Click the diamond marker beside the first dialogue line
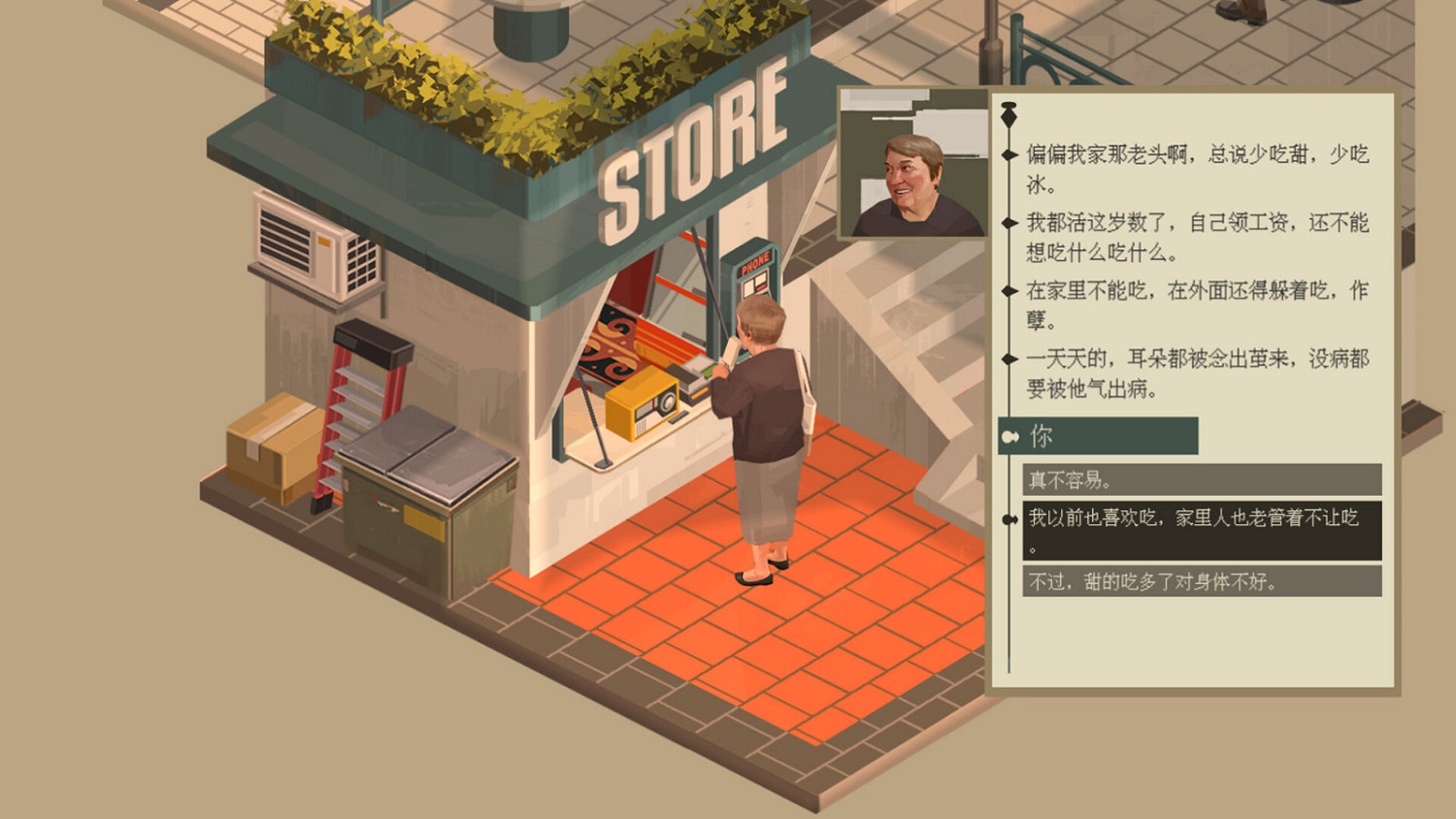The height and width of the screenshot is (819, 1456). coord(1008,153)
